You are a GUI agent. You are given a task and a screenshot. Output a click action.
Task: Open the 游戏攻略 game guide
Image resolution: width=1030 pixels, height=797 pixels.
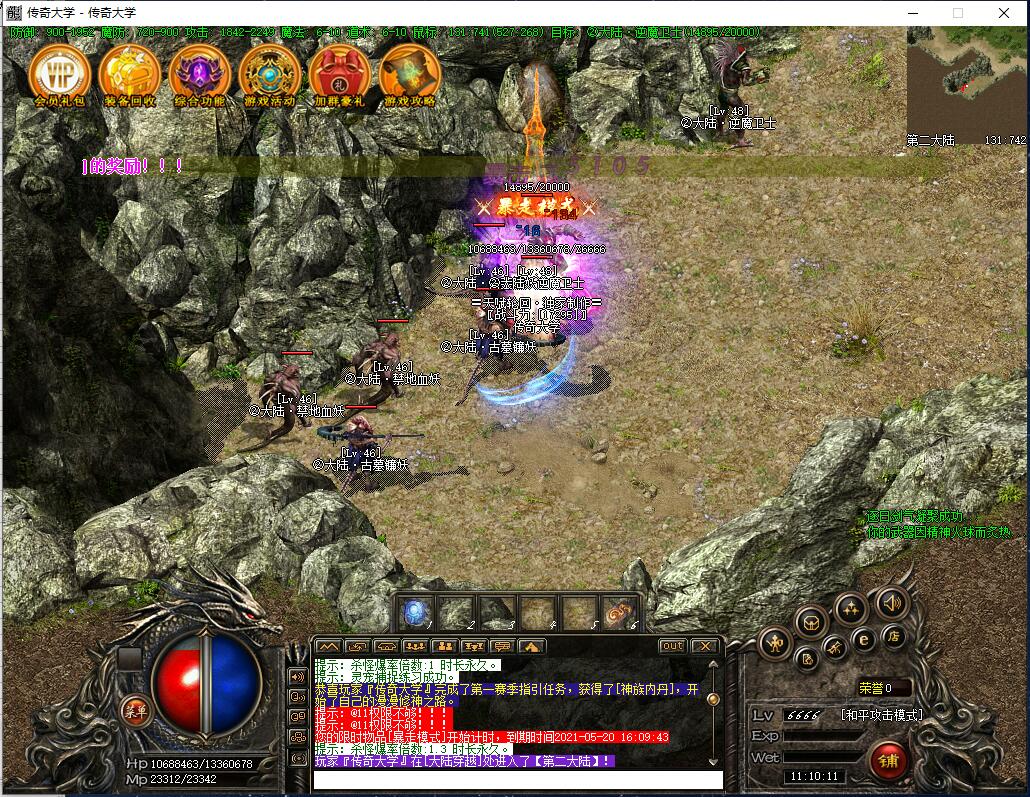pyautogui.click(x=410, y=72)
